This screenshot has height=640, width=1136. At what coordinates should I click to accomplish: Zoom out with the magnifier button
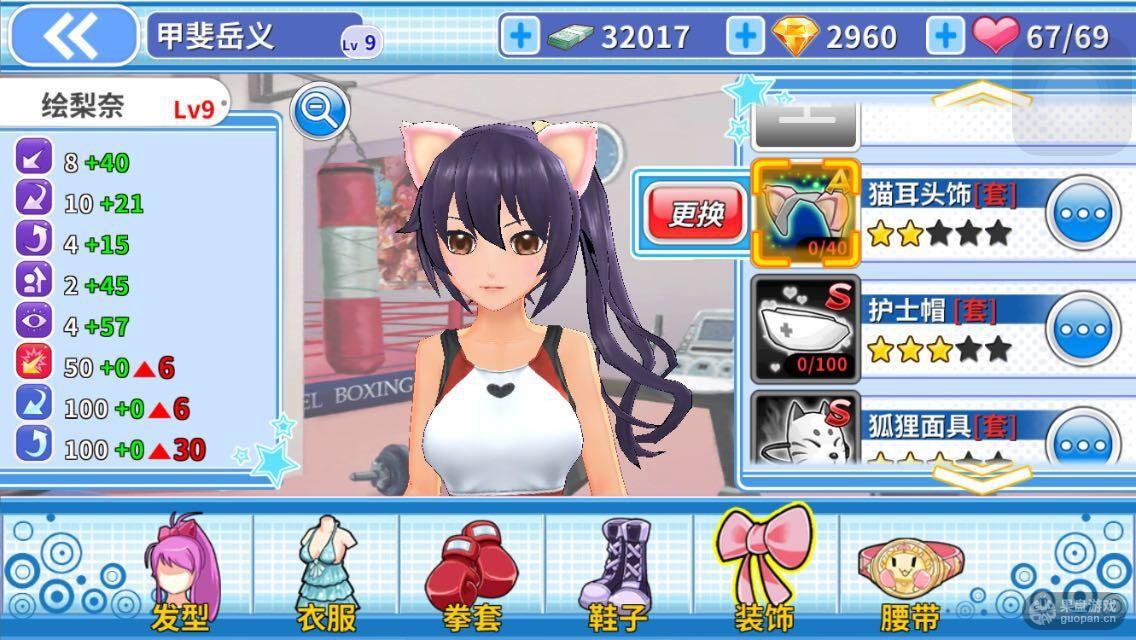point(319,112)
